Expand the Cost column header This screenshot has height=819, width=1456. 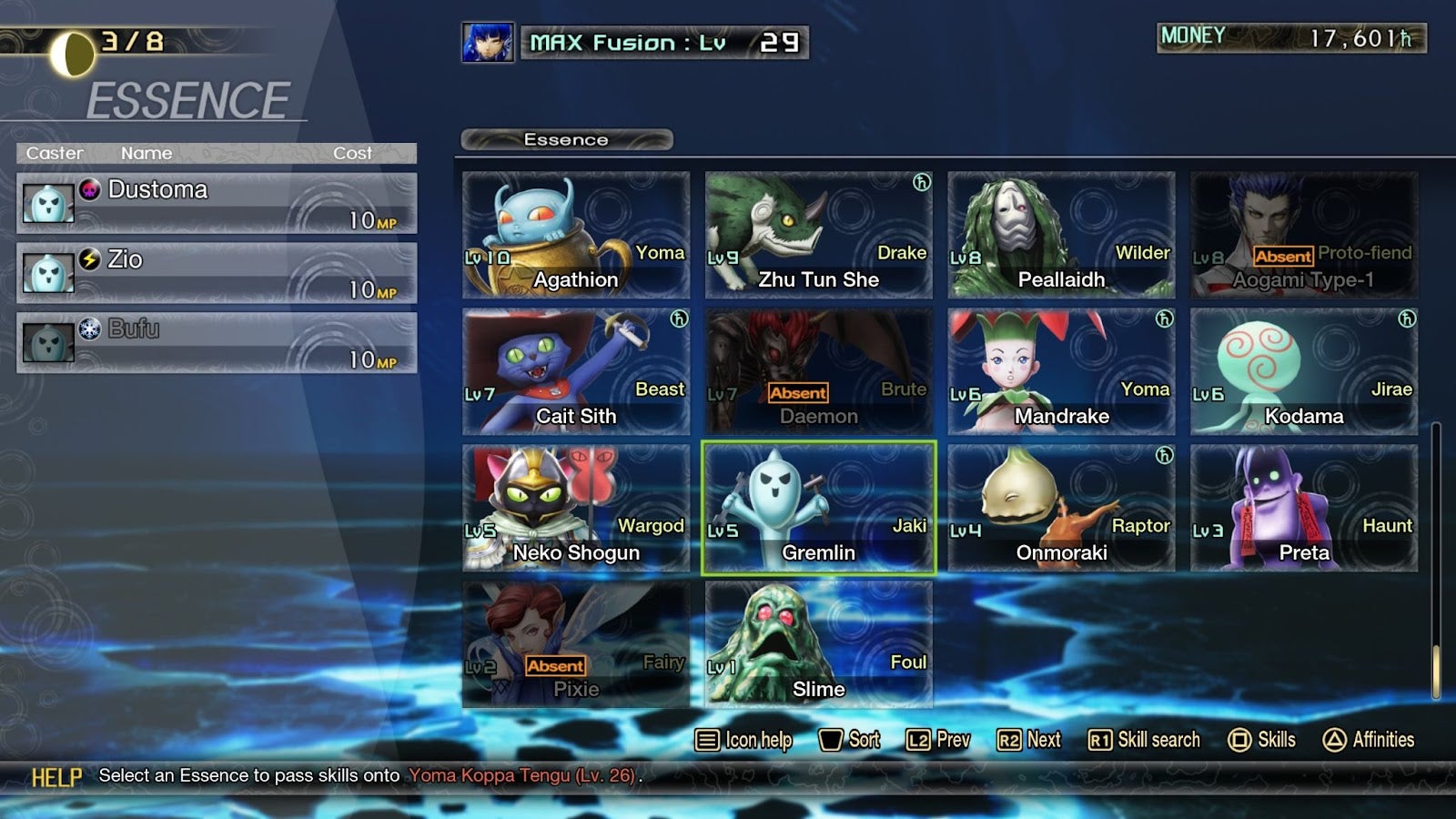354,153
